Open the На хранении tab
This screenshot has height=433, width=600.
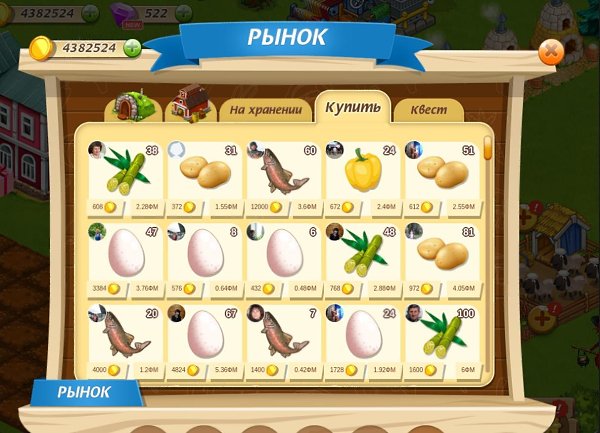click(264, 109)
